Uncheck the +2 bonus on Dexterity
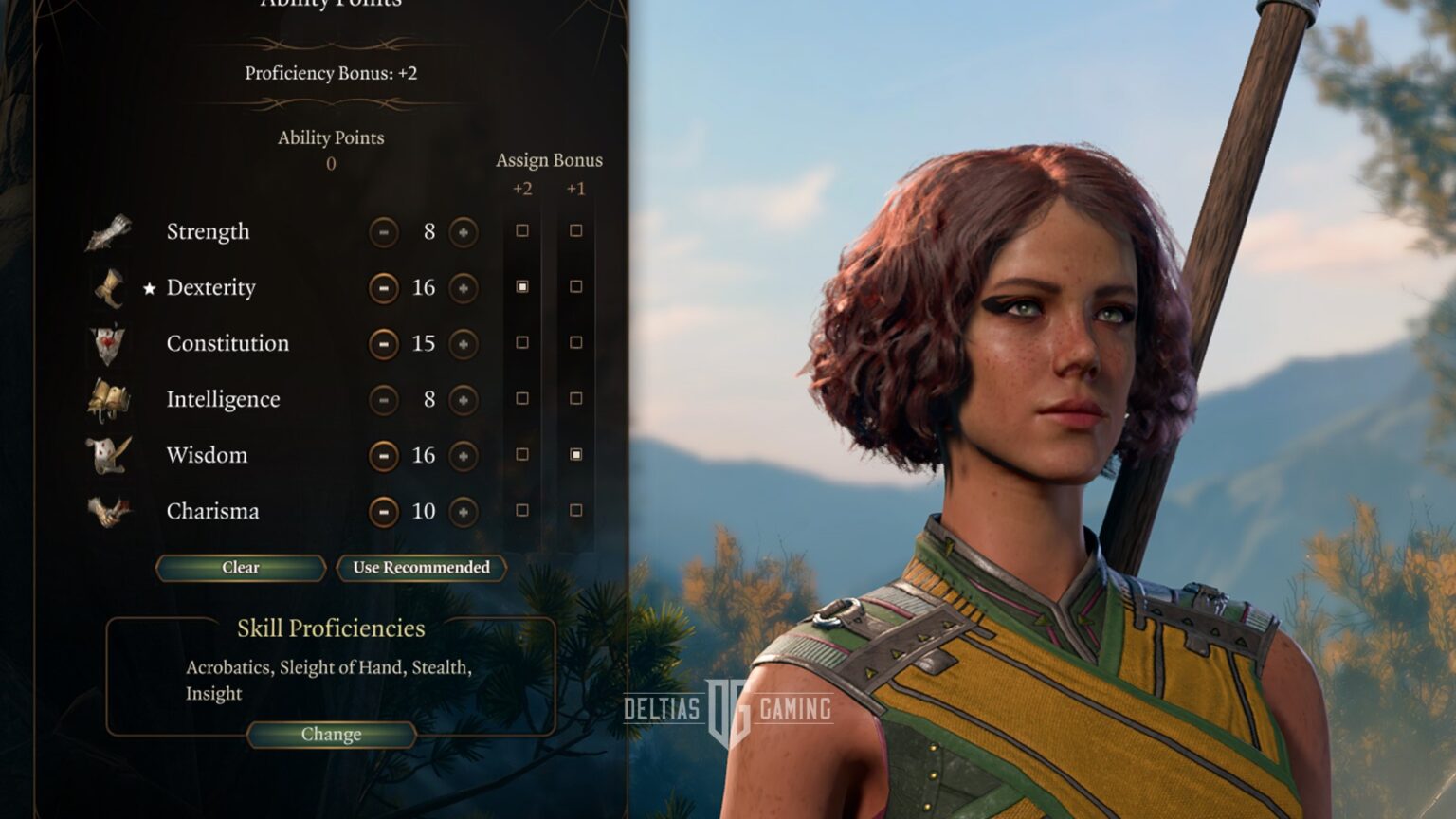 [522, 287]
